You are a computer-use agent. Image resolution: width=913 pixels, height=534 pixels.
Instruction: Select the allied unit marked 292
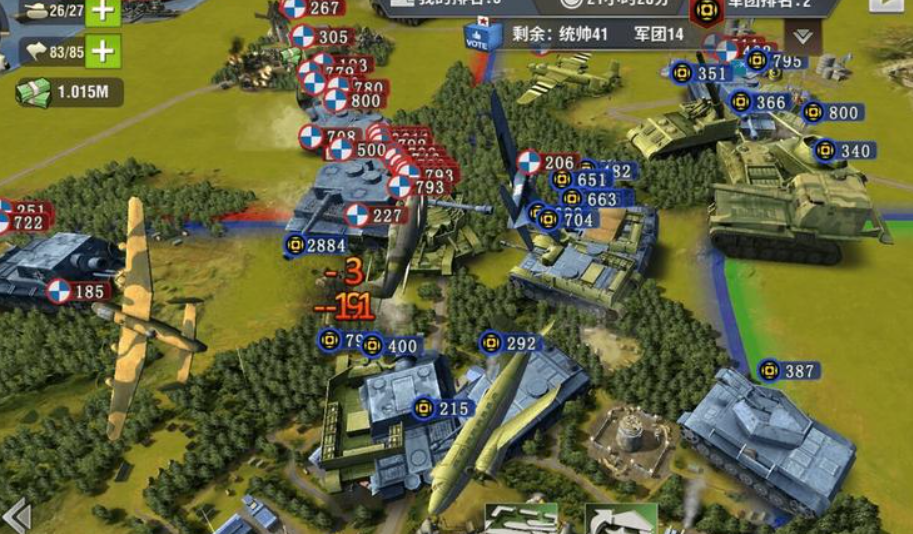click(509, 343)
